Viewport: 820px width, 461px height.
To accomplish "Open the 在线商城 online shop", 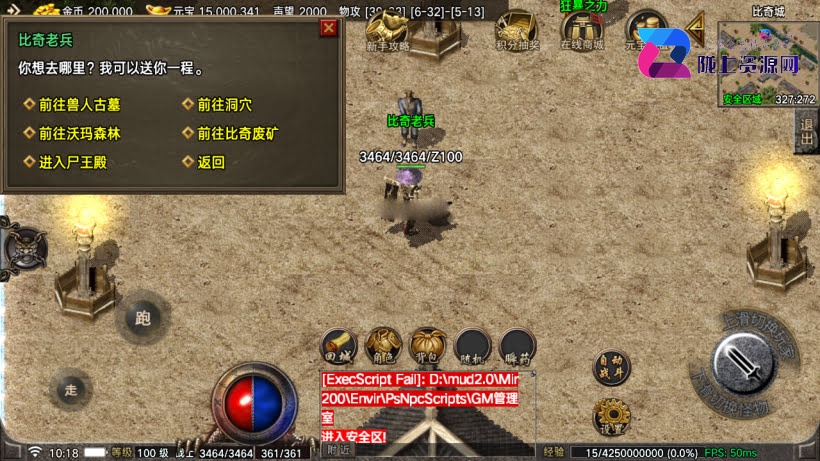I will click(x=582, y=31).
